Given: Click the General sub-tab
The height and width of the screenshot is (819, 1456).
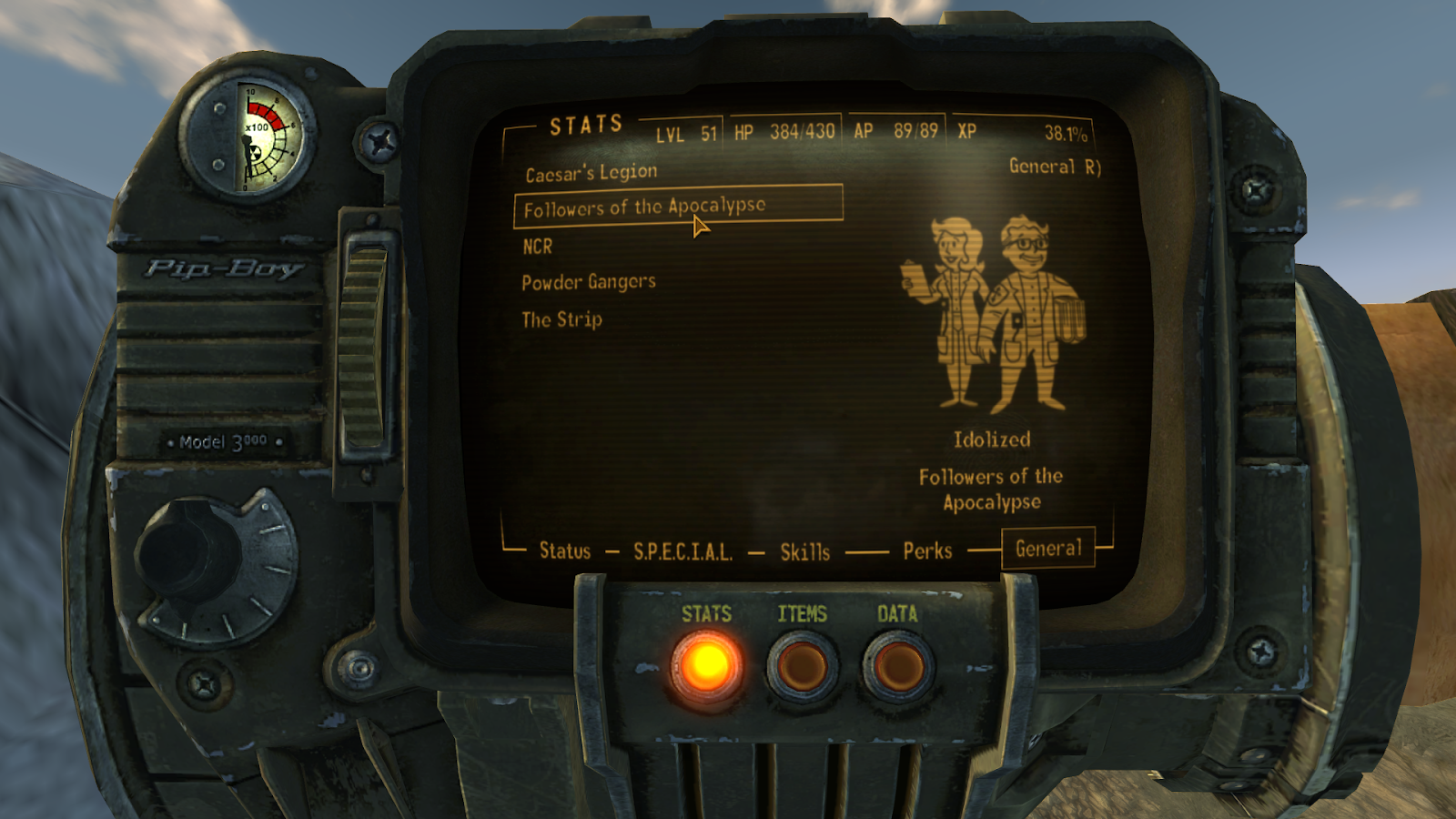Looking at the screenshot, I should point(1048,549).
